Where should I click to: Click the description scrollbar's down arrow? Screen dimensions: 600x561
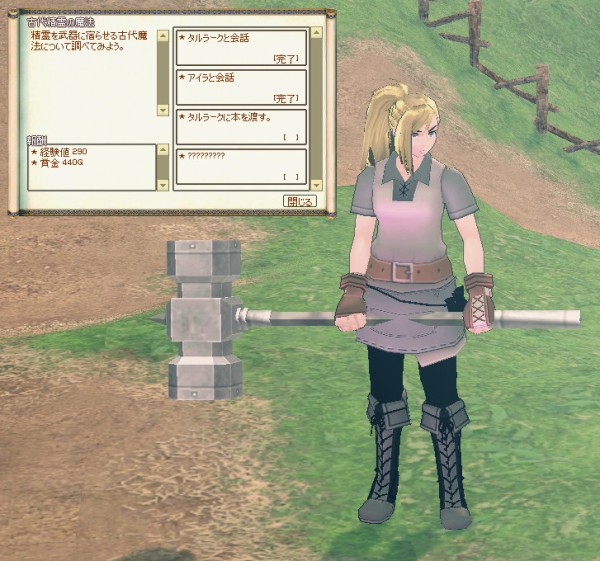coord(163,110)
